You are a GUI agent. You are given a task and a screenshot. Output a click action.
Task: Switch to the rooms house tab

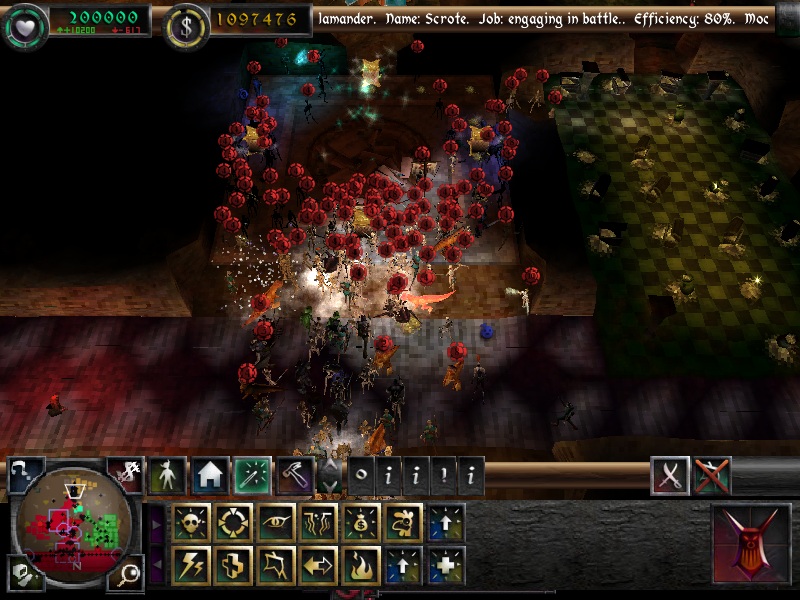click(211, 475)
